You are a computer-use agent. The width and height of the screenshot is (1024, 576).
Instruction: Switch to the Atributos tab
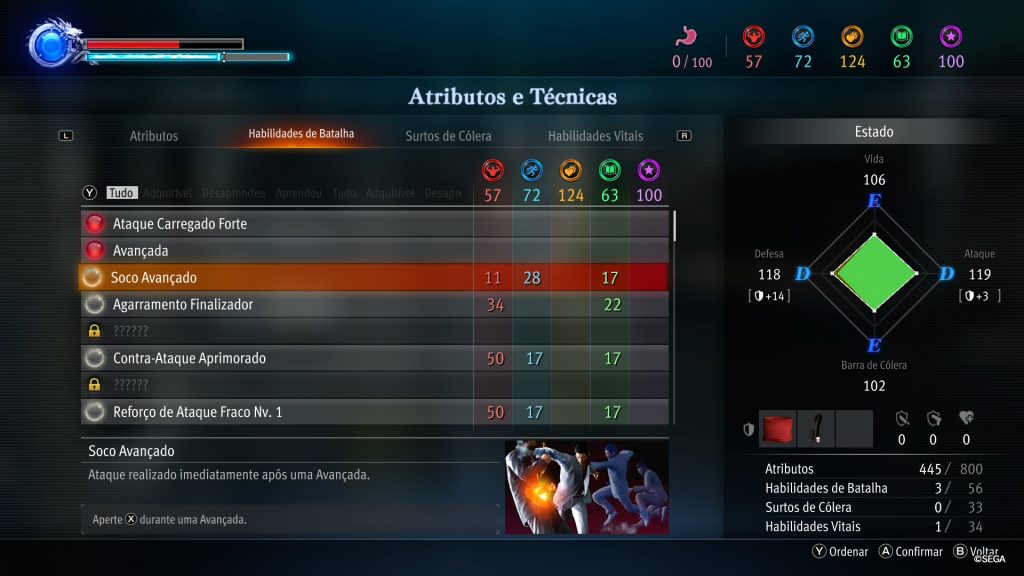pos(154,136)
